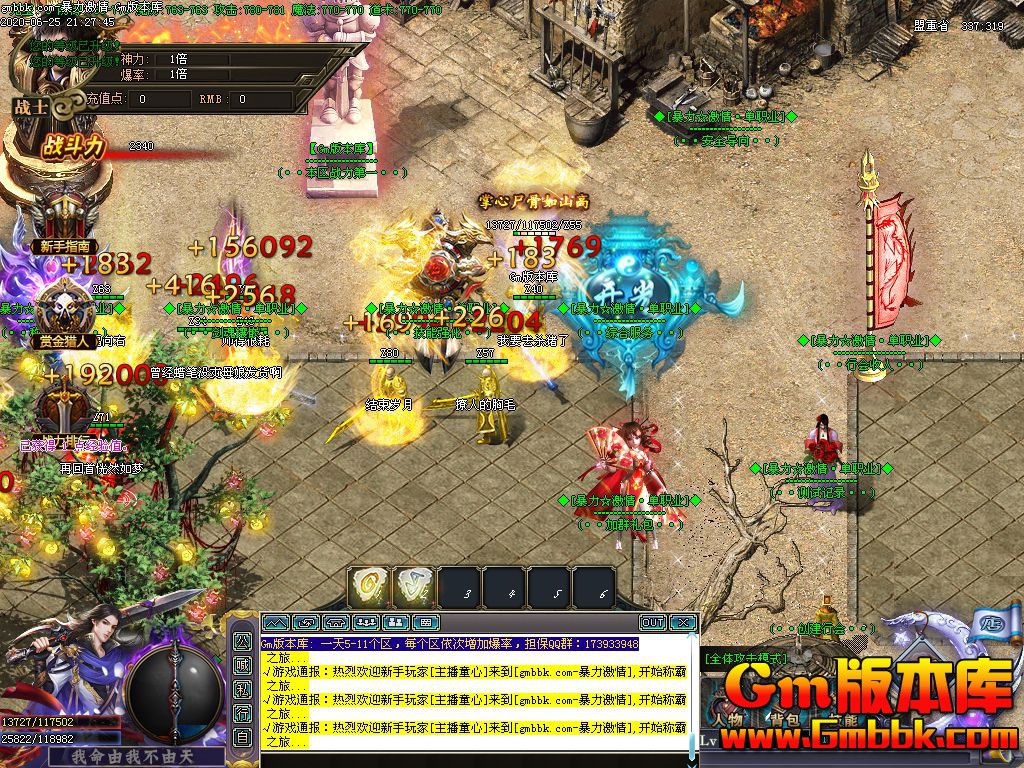This screenshot has width=1024, height=768.
Task: Click the three-people group toolbar button
Action: [x=365, y=622]
